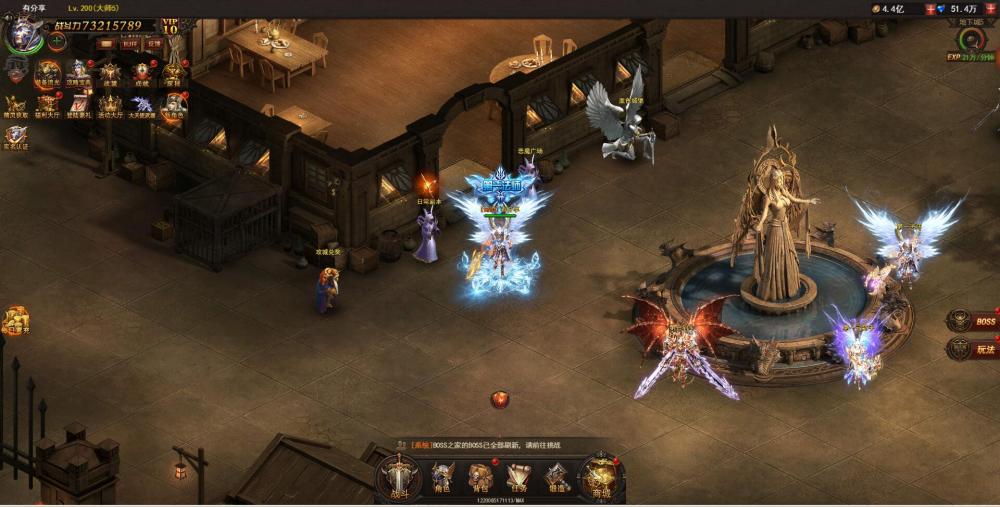Screen dimensions: 1000x507
Task: Click the red plus next to diamonds
Action: pos(990,8)
